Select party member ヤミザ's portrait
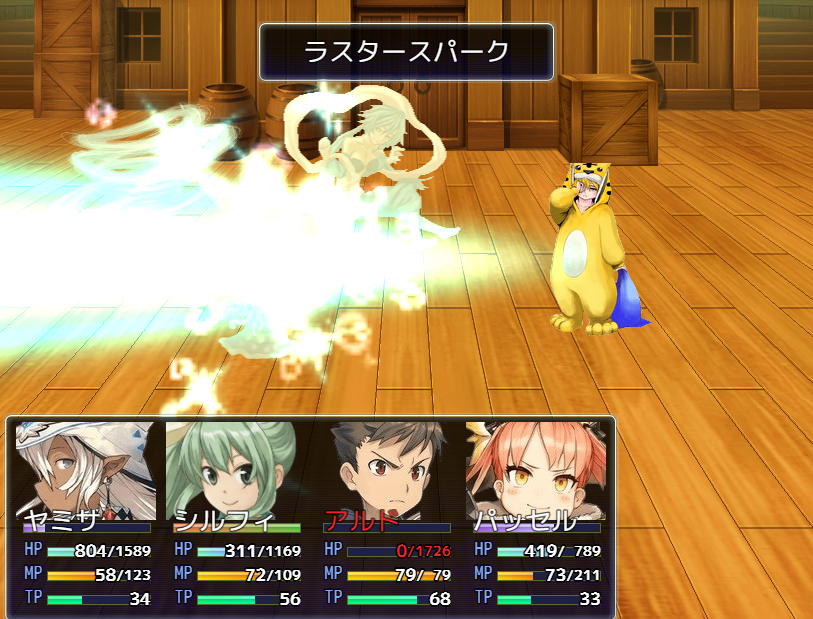This screenshot has width=813, height=619. coord(86,470)
